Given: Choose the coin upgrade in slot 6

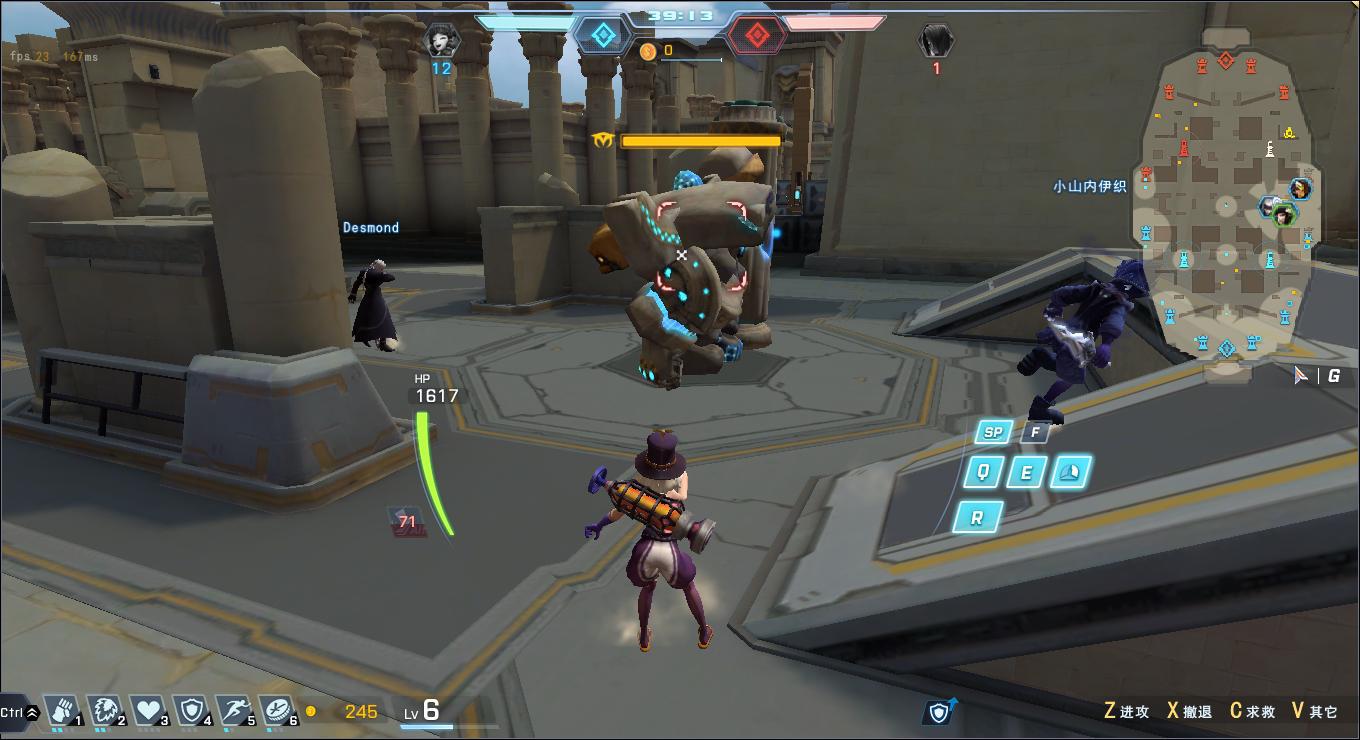Looking at the screenshot, I should click(277, 710).
